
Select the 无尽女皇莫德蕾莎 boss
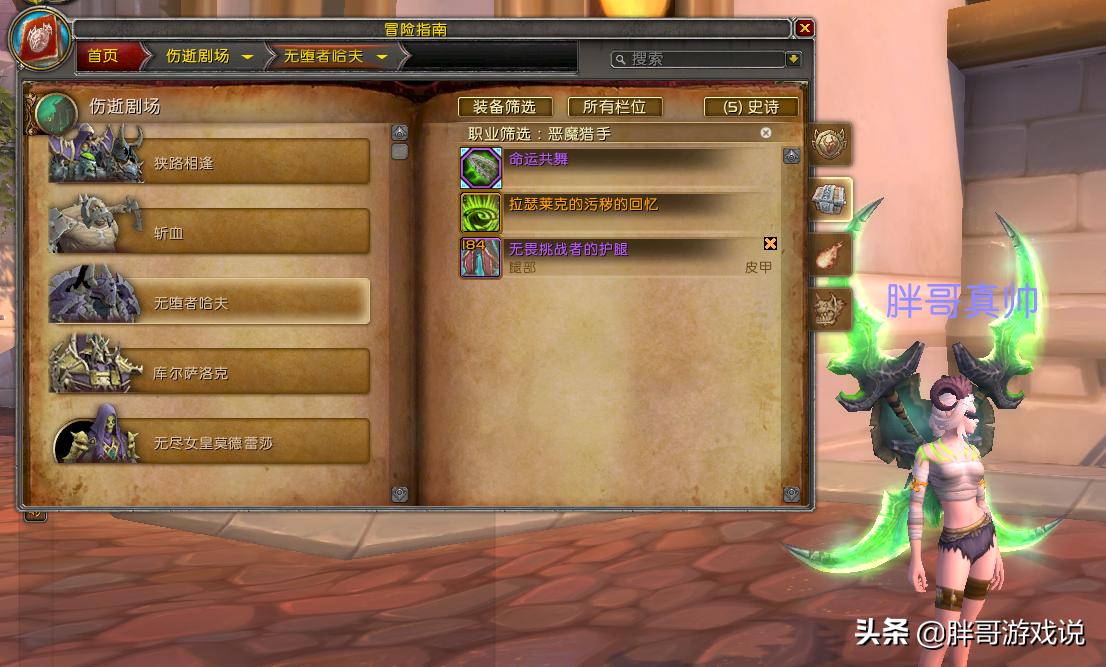(210, 442)
